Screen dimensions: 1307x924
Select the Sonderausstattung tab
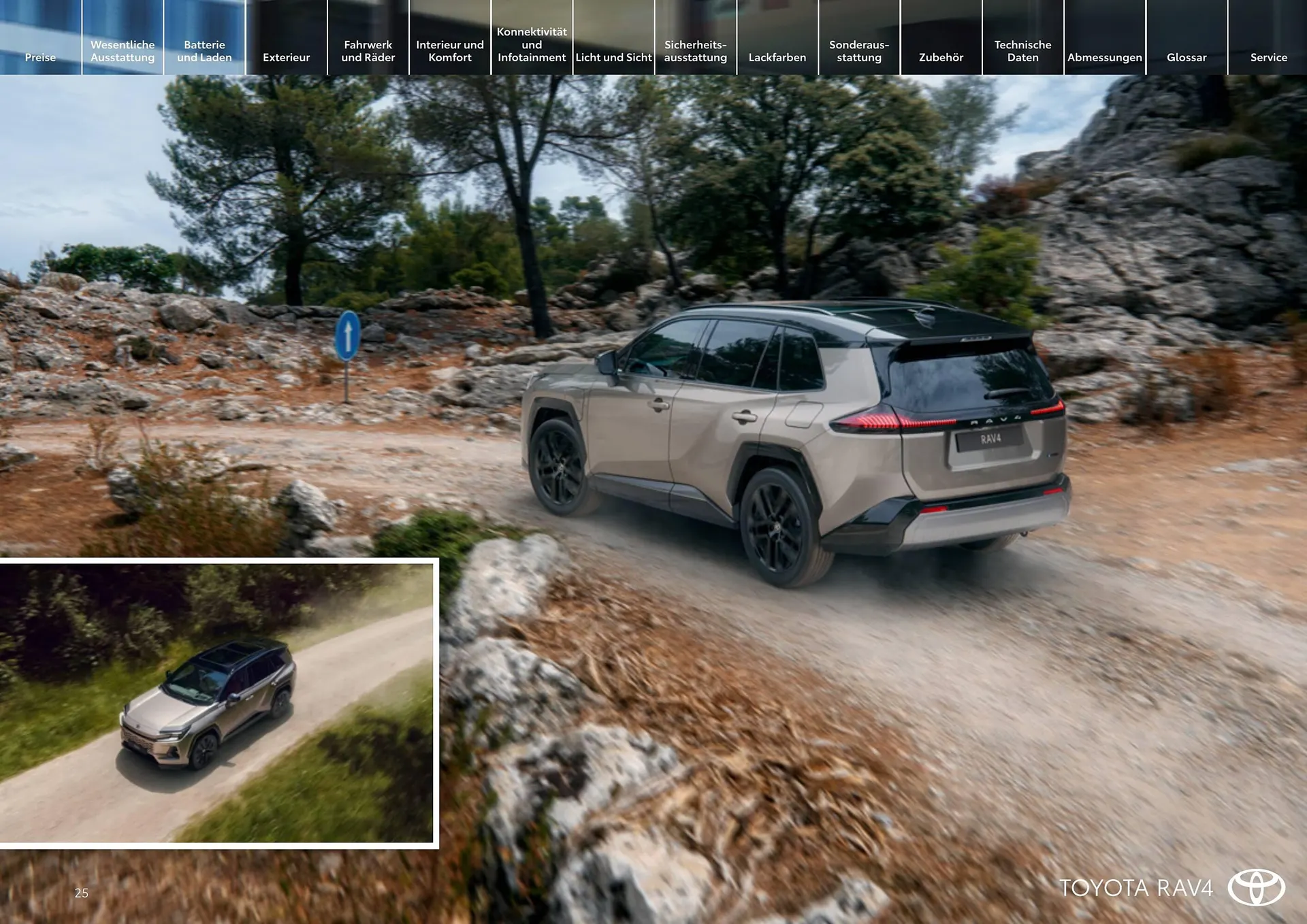point(859,51)
